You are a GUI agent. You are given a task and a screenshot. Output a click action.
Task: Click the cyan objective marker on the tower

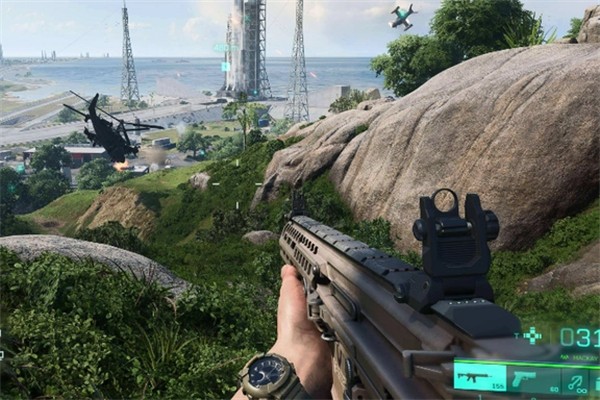click(225, 65)
